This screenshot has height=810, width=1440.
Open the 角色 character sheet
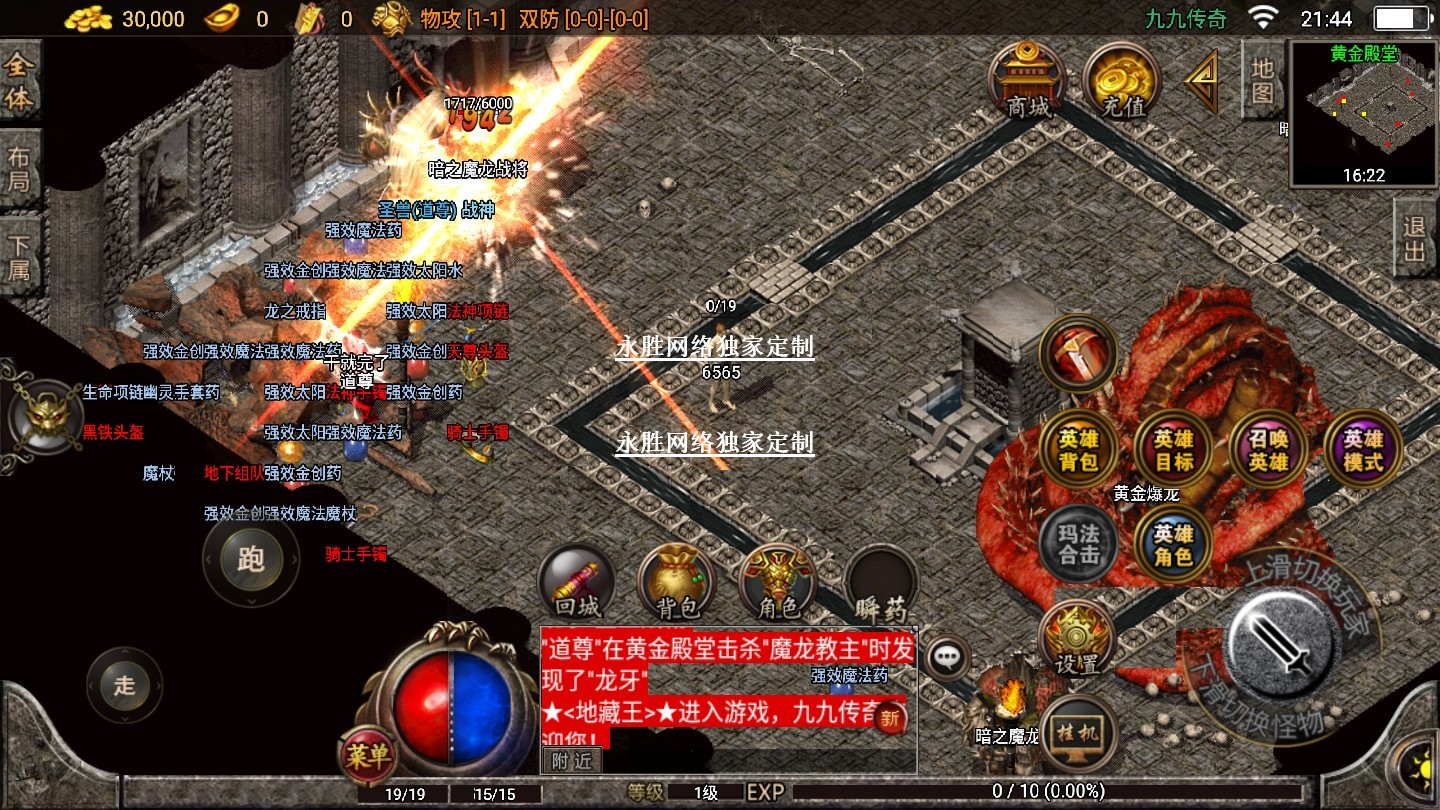pyautogui.click(x=778, y=583)
